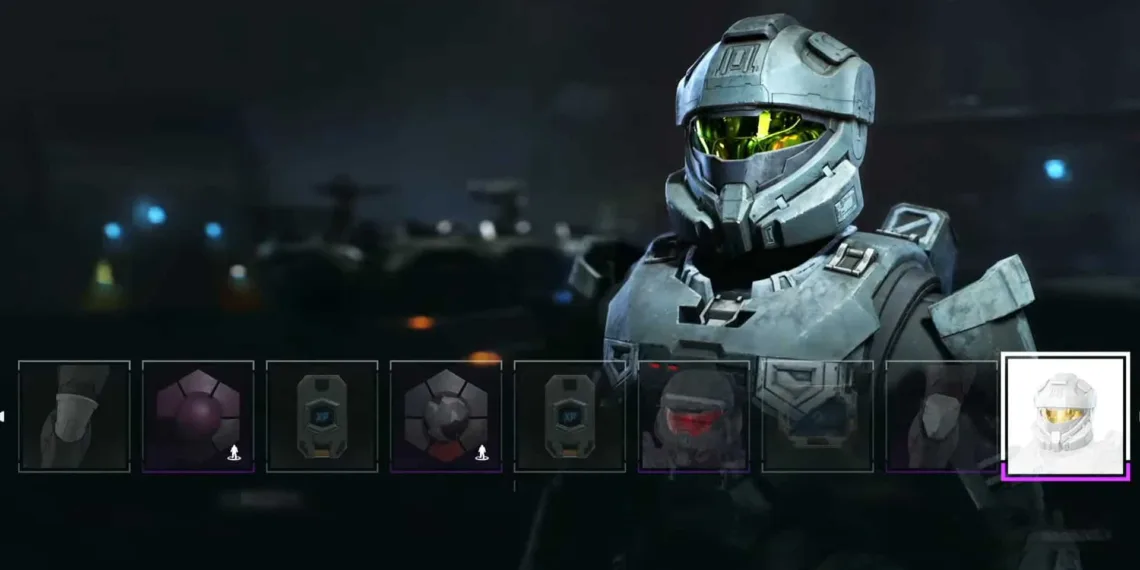1140x570 pixels.
Task: Choose the red-visor helmet tile
Action: pyautogui.click(x=693, y=415)
